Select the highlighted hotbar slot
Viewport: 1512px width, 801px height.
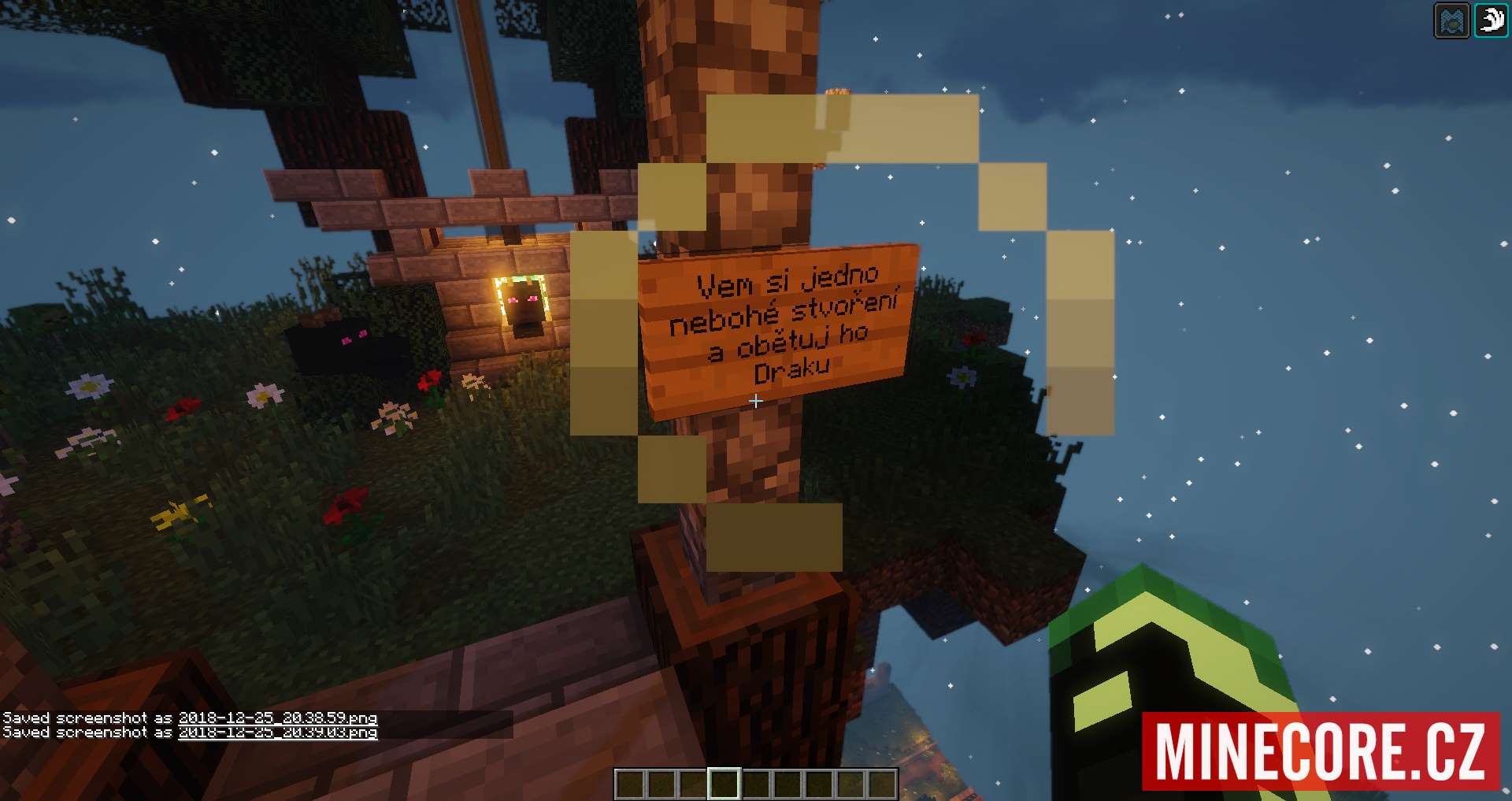(724, 784)
